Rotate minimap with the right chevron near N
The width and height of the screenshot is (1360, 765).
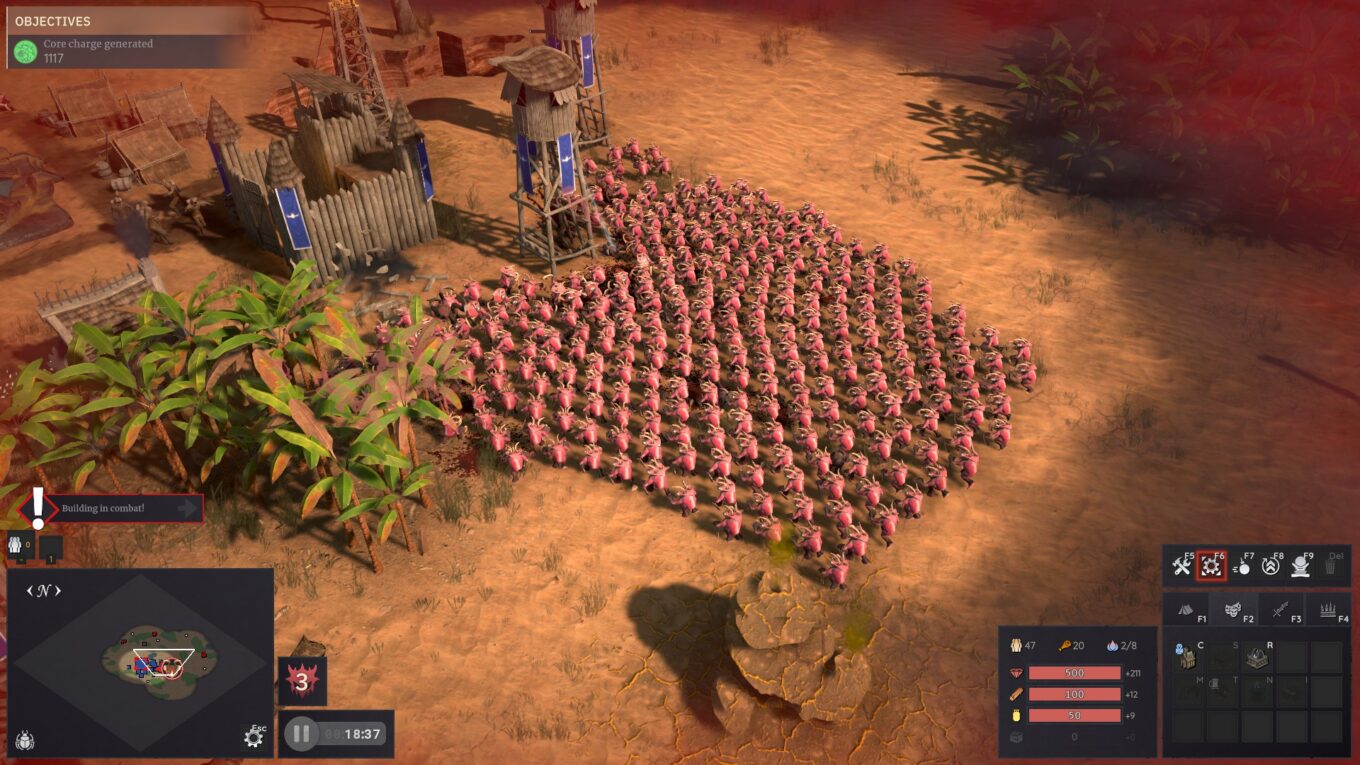coord(57,590)
